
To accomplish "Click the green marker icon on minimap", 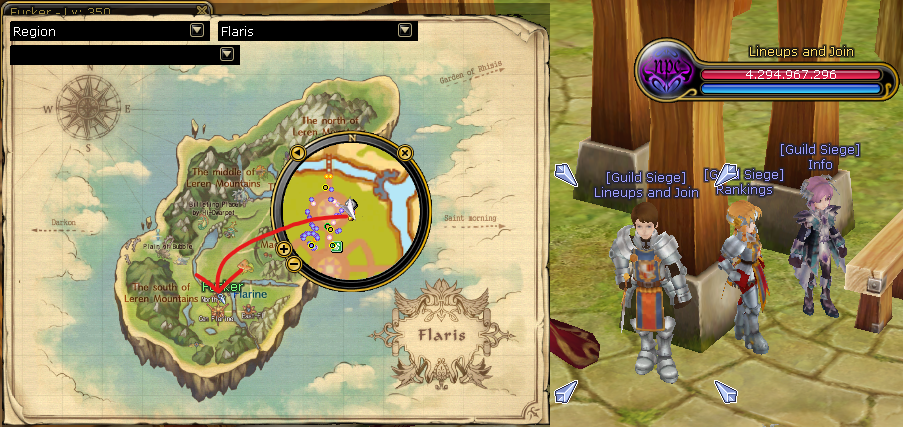I will click(337, 246).
